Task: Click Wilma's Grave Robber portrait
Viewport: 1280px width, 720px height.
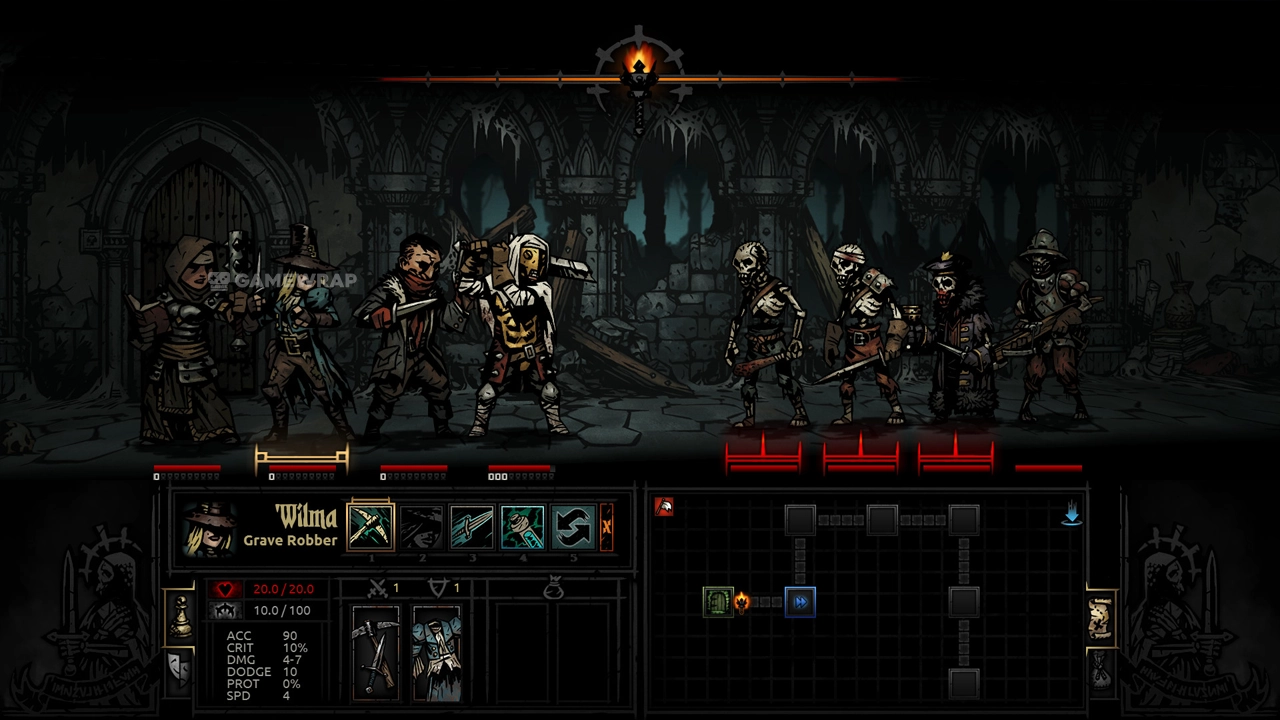Action: pyautogui.click(x=209, y=528)
